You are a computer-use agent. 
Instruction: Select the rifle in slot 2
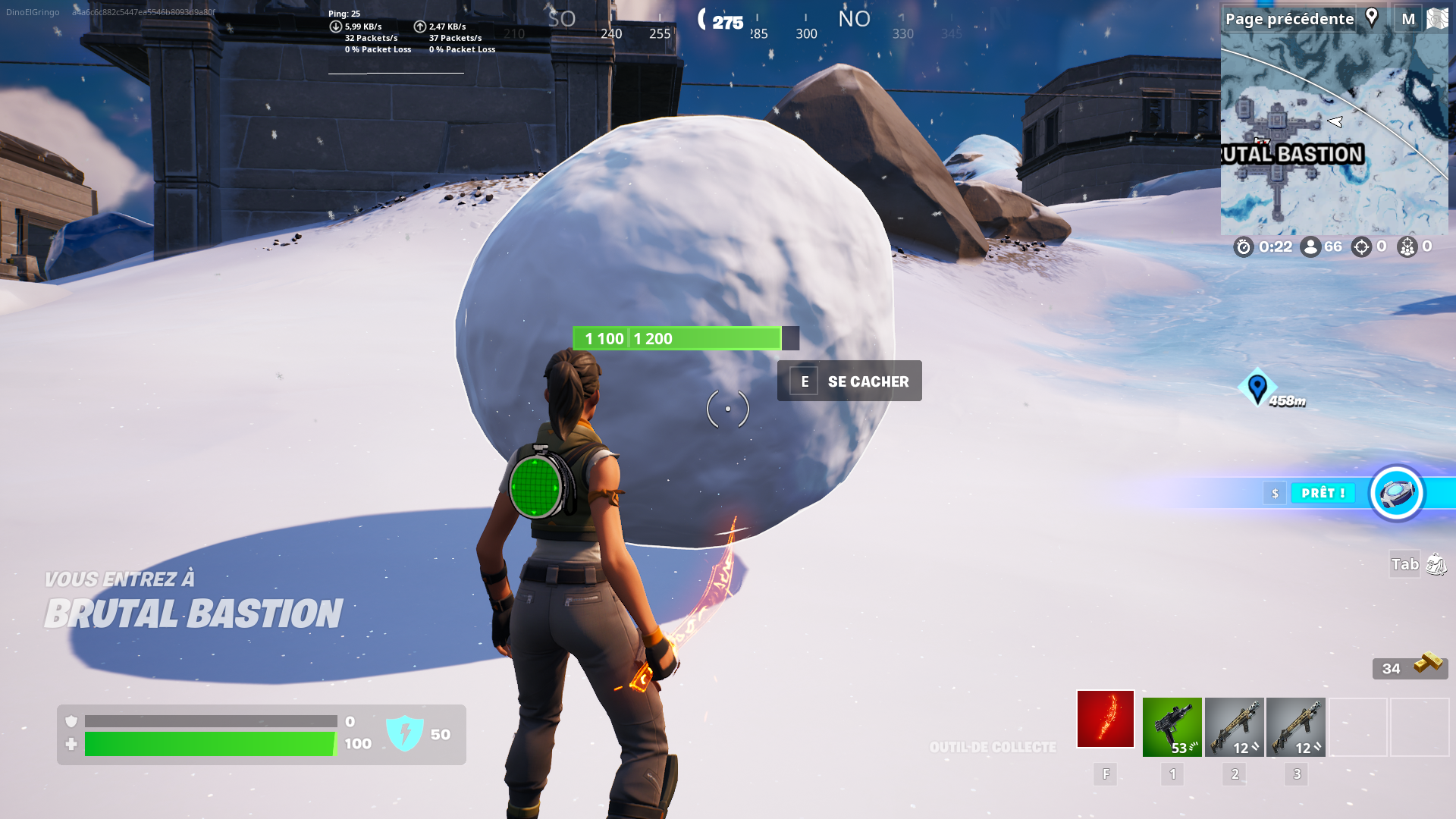pyautogui.click(x=1235, y=718)
